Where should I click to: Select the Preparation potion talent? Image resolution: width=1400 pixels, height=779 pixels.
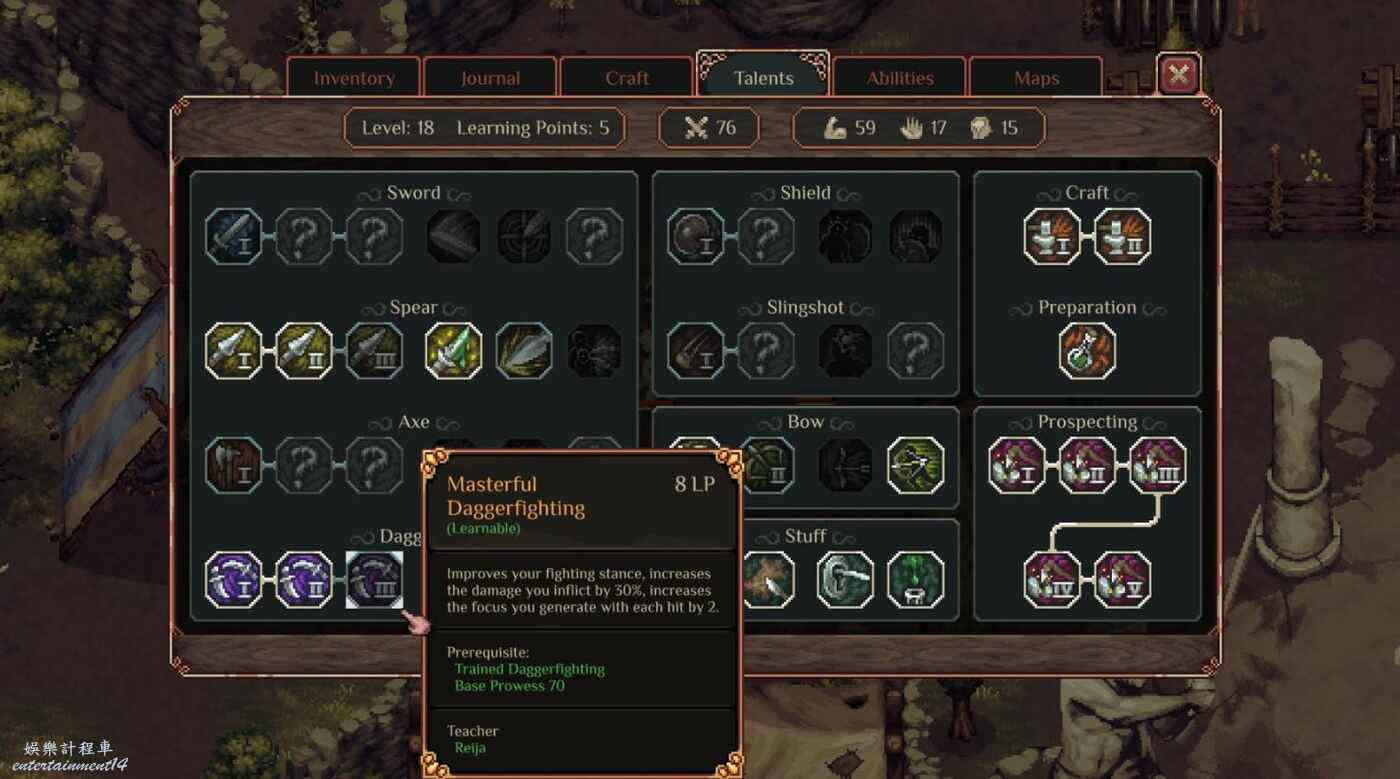(1087, 351)
